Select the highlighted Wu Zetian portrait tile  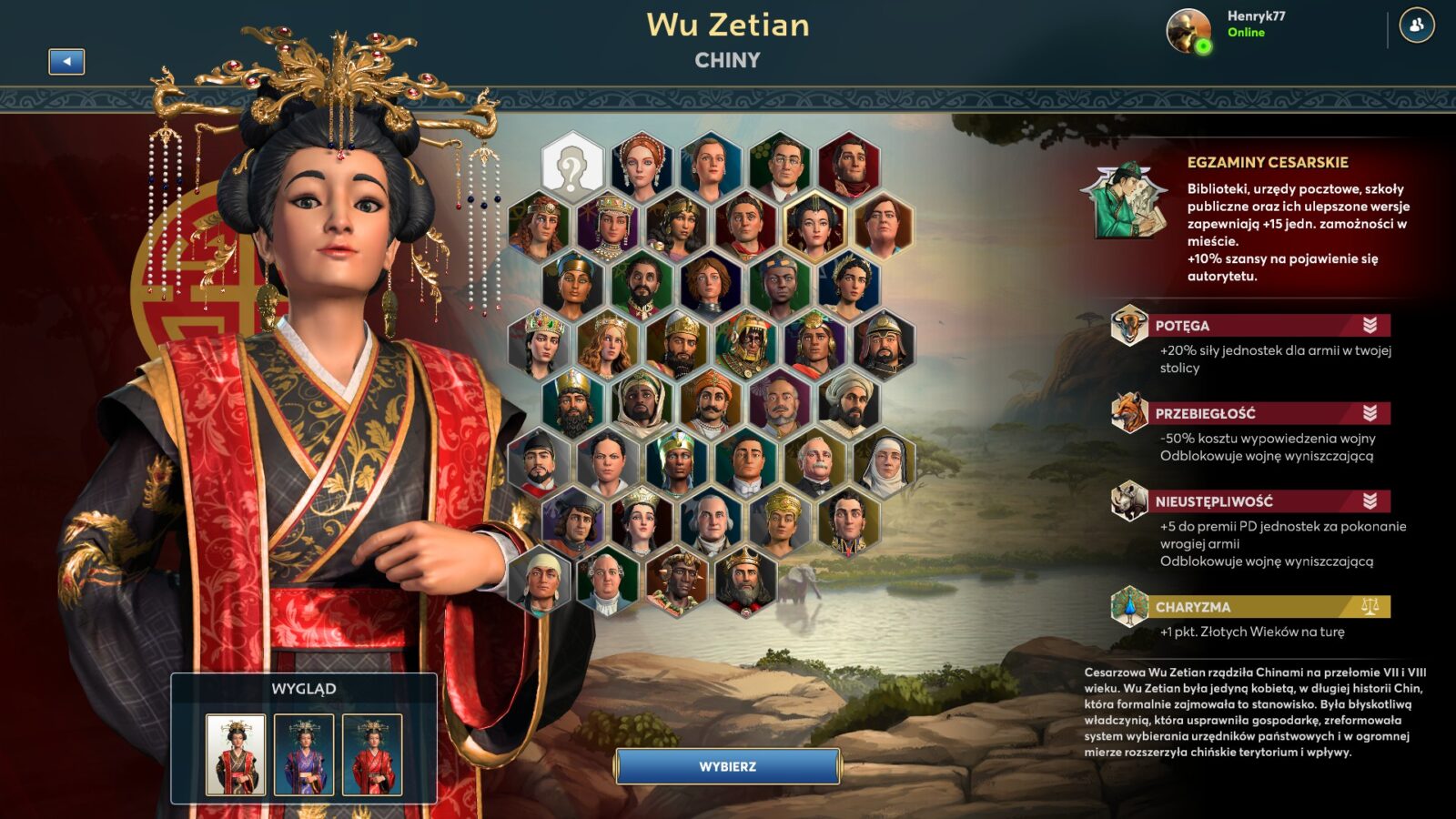pyautogui.click(x=814, y=226)
